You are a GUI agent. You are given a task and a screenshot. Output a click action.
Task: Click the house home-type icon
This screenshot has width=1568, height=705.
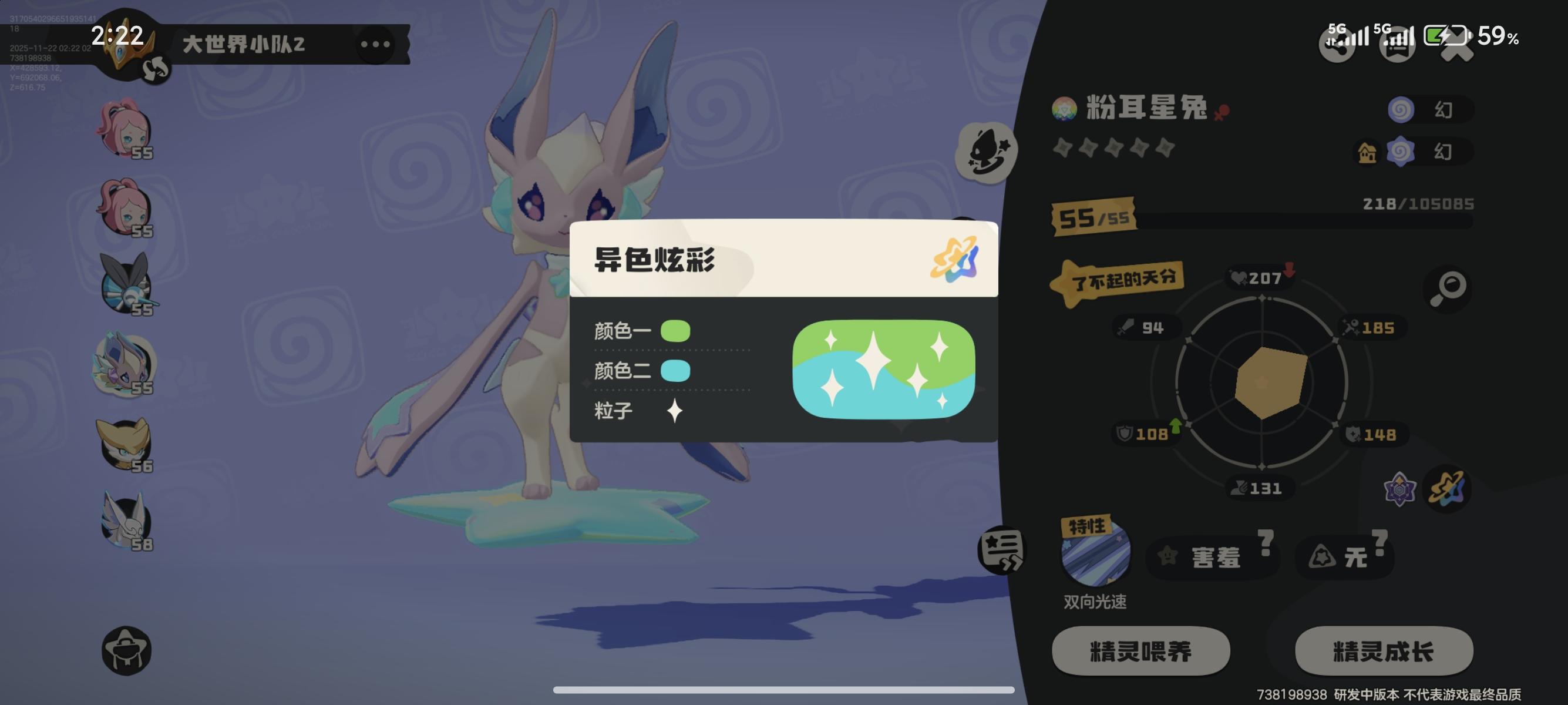pos(1367,153)
